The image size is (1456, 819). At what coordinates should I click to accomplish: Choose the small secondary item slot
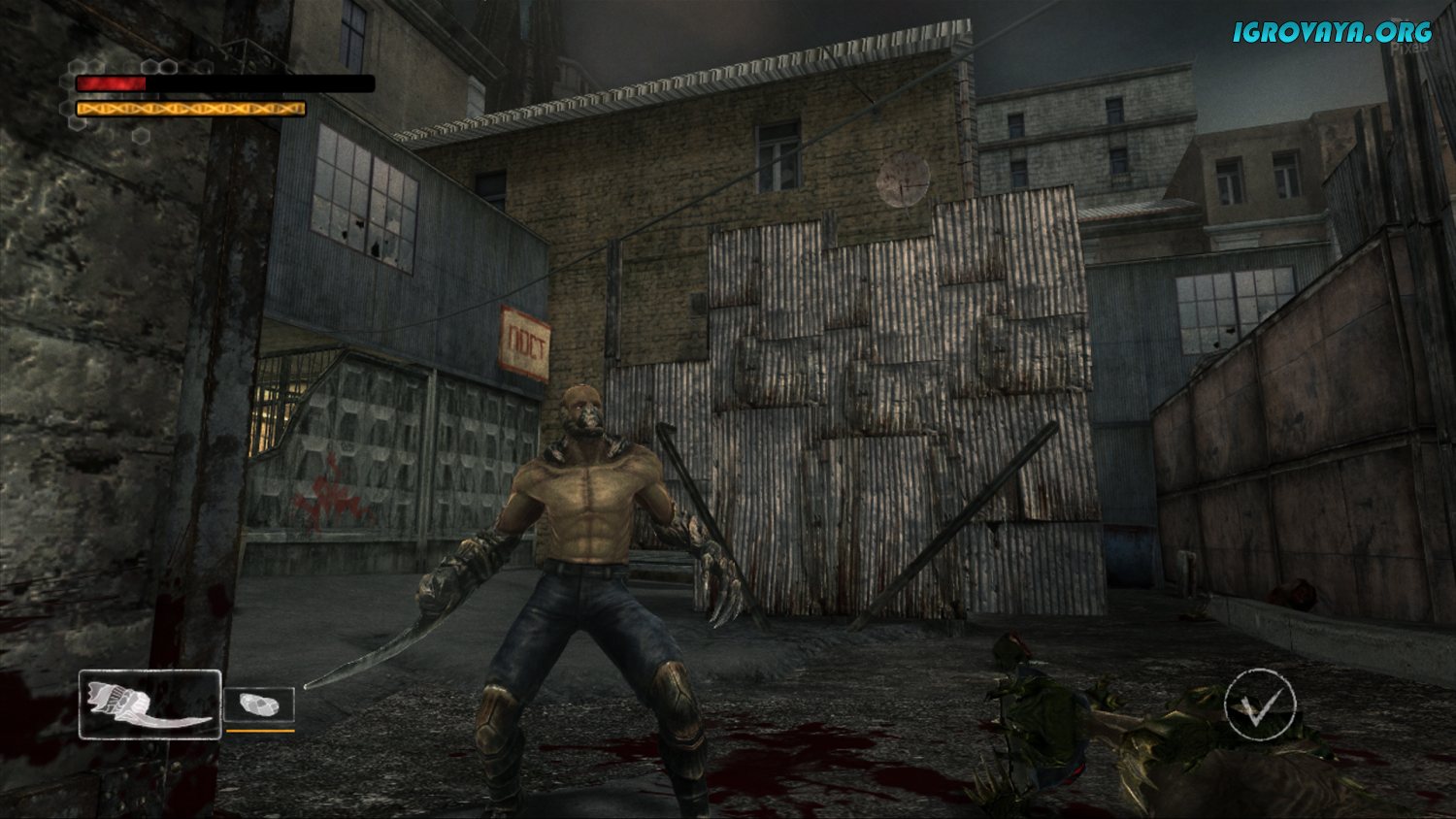259,705
